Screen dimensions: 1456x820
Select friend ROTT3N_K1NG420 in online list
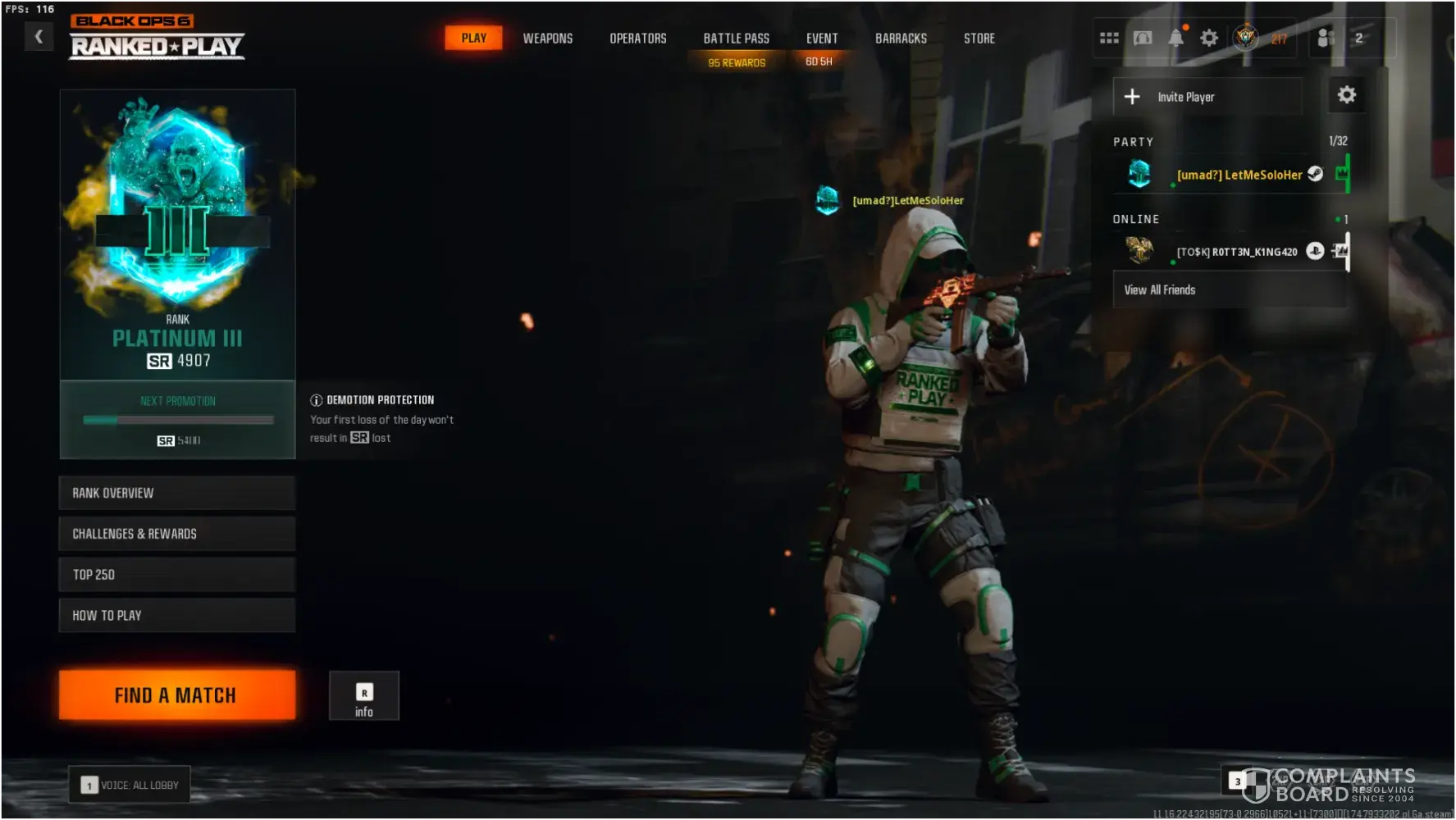coord(1236,252)
